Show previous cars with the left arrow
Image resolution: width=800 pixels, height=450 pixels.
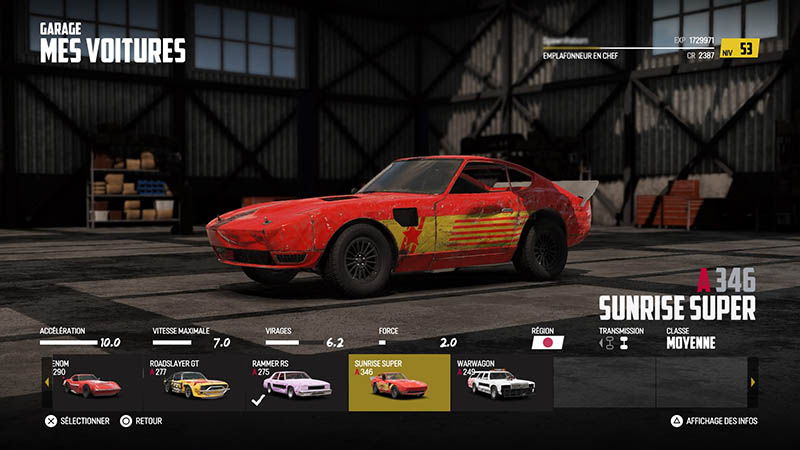(x=46, y=382)
